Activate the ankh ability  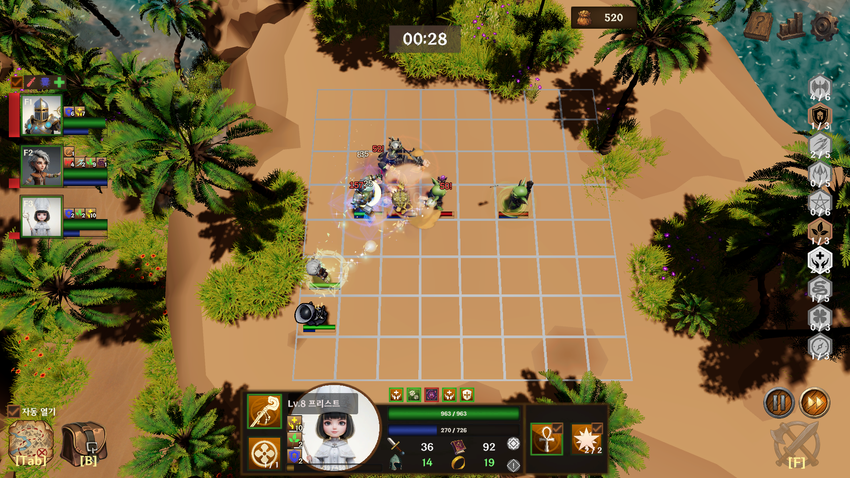(x=547, y=437)
